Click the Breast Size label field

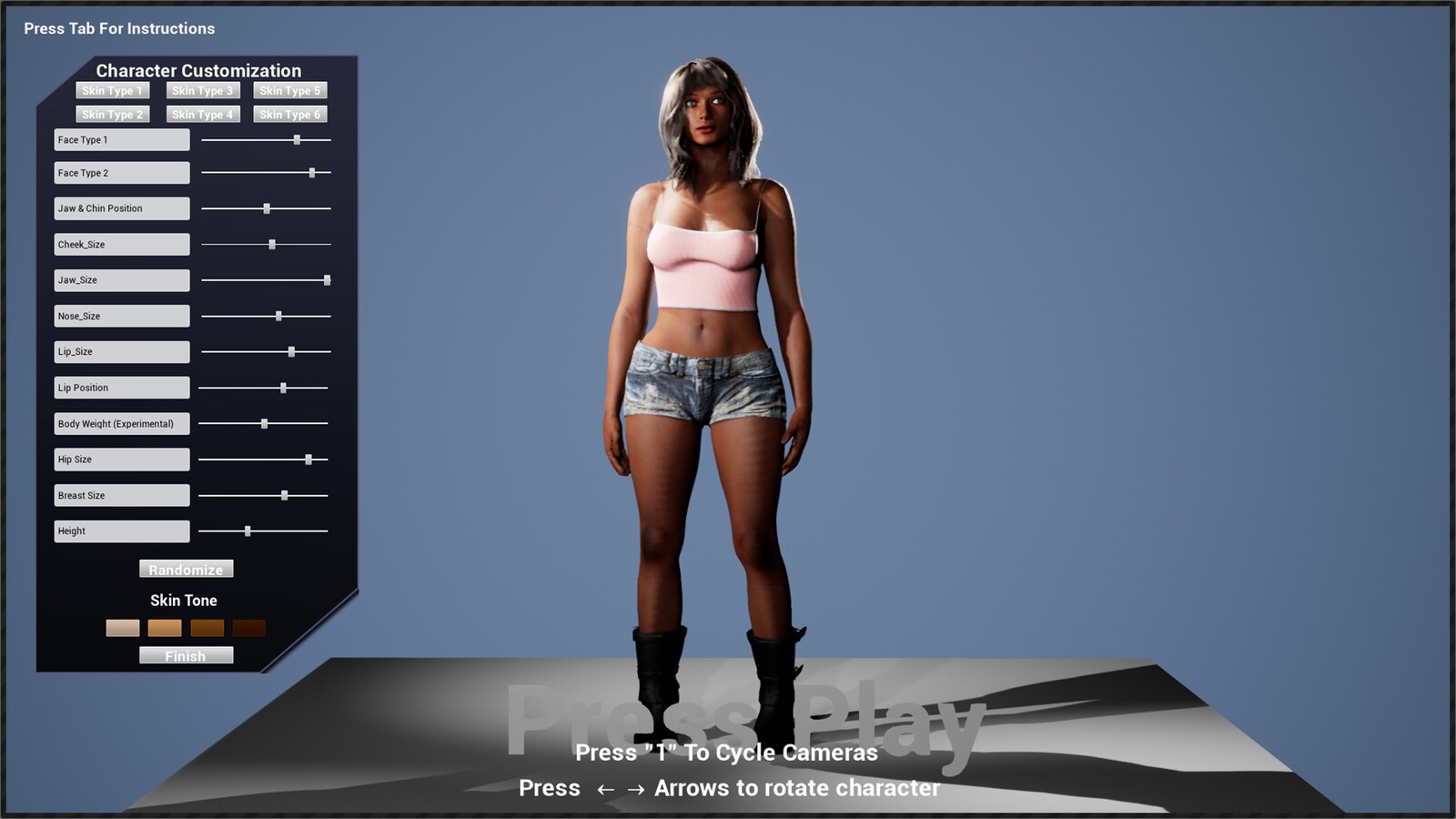[120, 494]
